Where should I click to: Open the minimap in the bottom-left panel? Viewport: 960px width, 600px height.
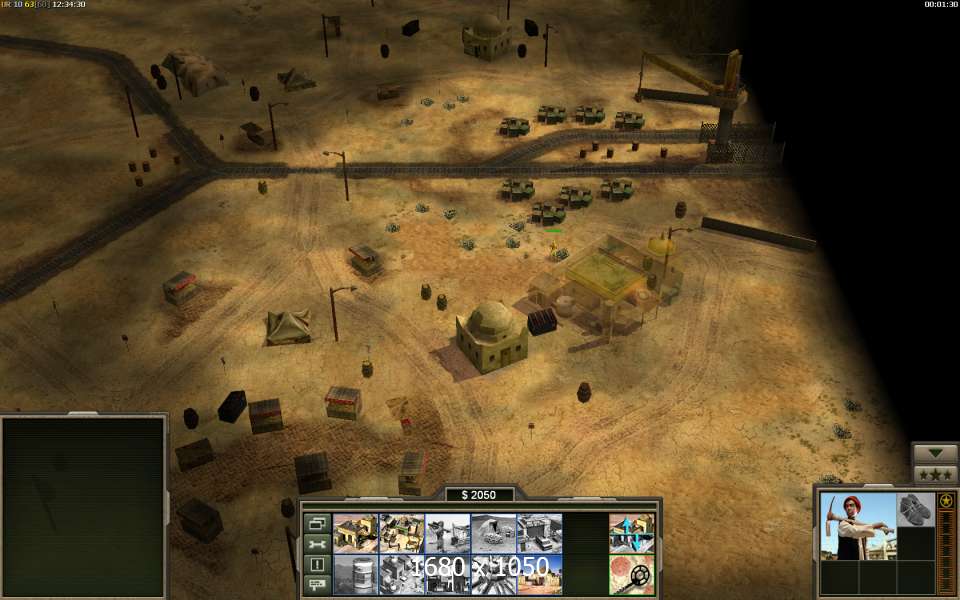83,505
